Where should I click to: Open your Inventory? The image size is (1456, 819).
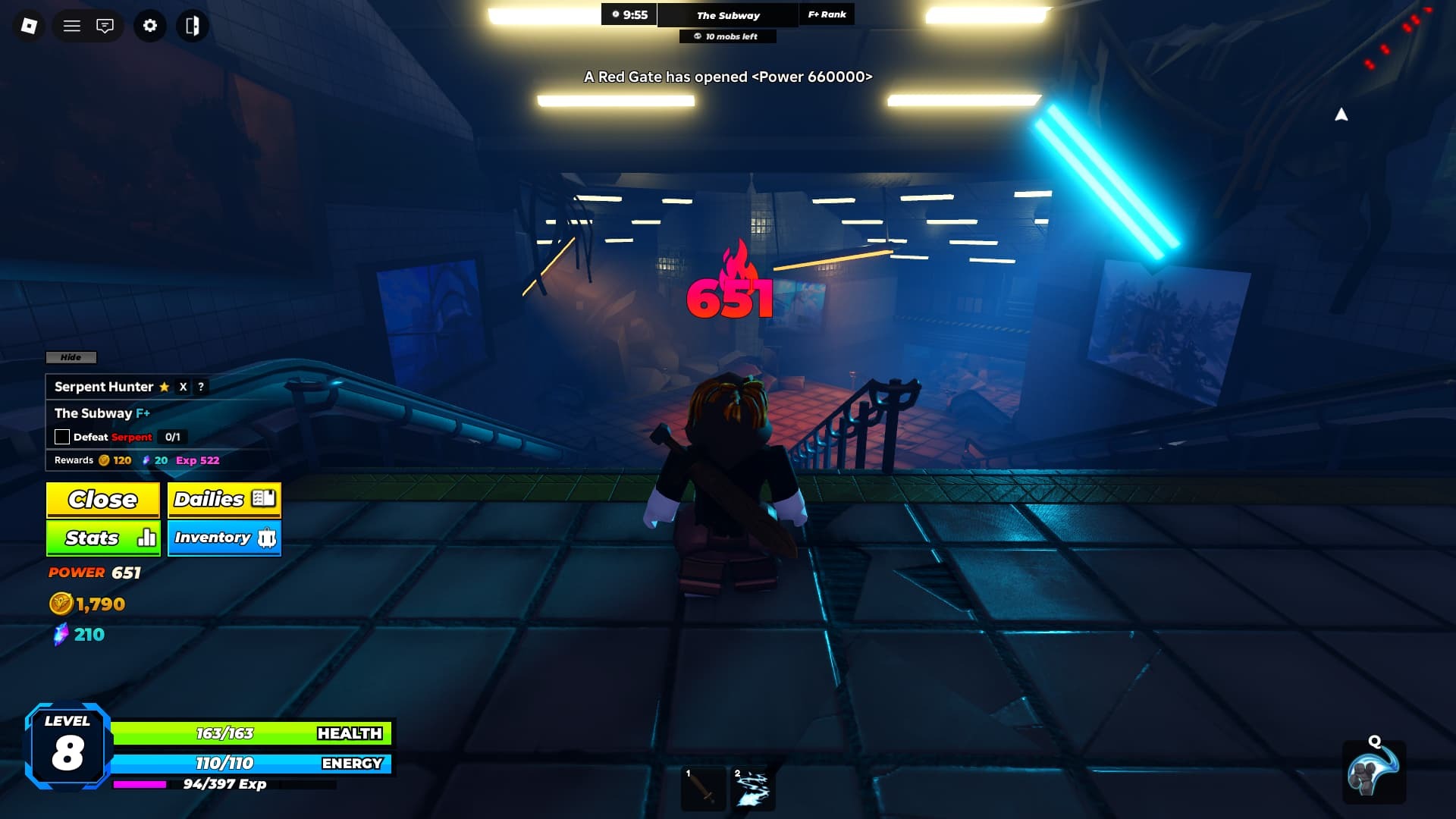(x=223, y=538)
